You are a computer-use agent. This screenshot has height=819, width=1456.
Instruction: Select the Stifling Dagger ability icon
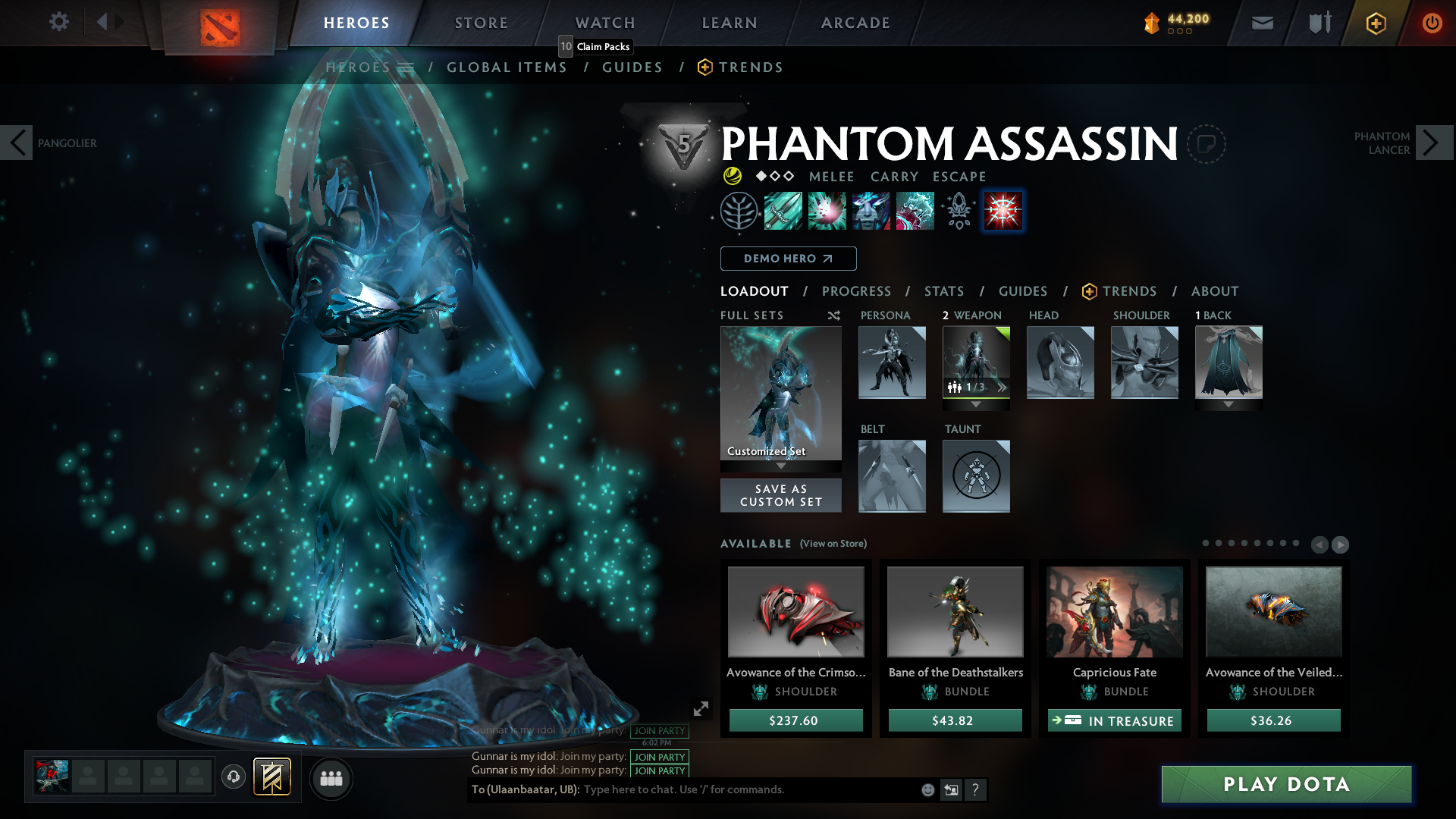[x=783, y=212]
